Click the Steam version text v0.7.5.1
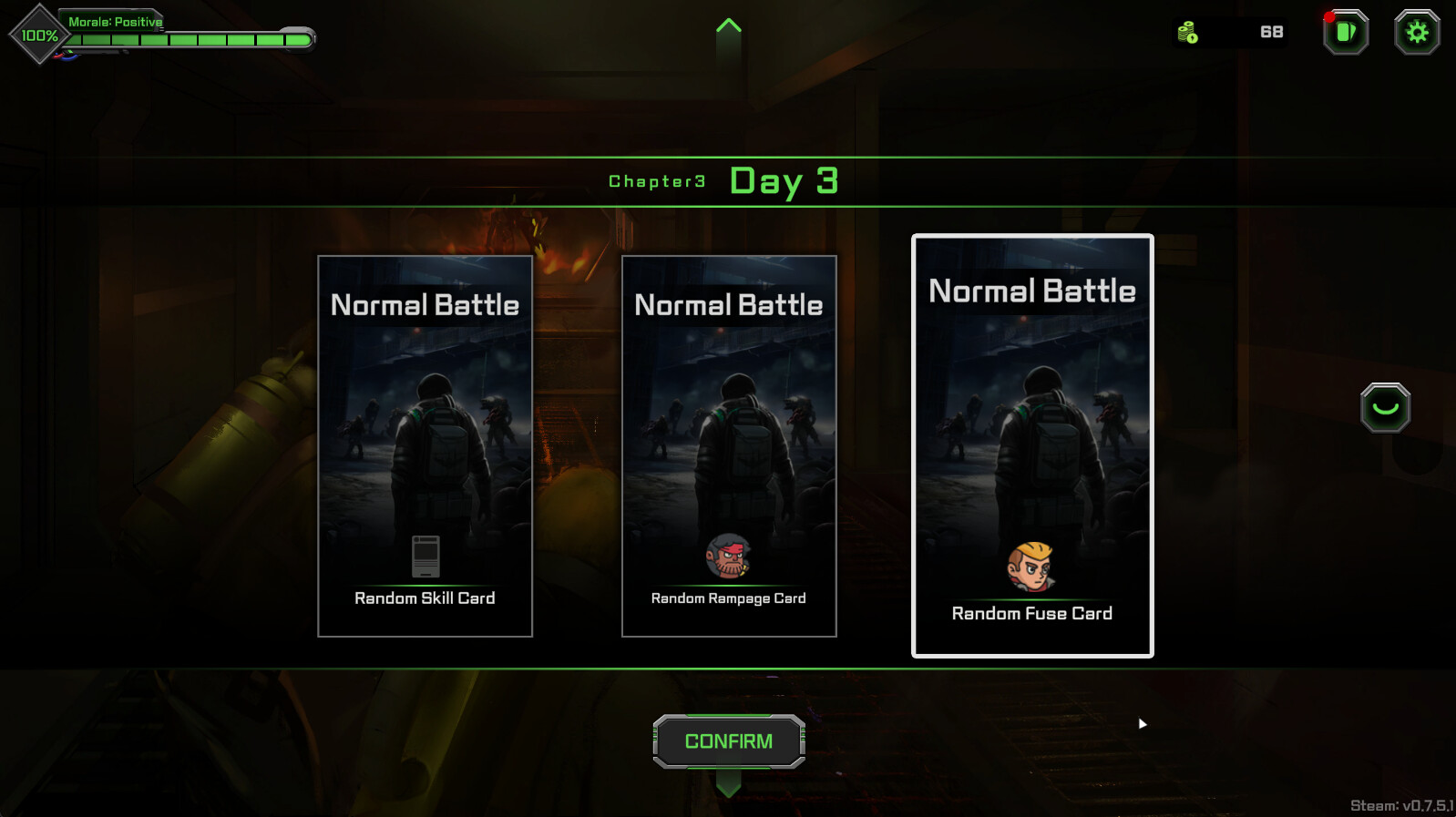Image resolution: width=1456 pixels, height=817 pixels. coord(1400,804)
